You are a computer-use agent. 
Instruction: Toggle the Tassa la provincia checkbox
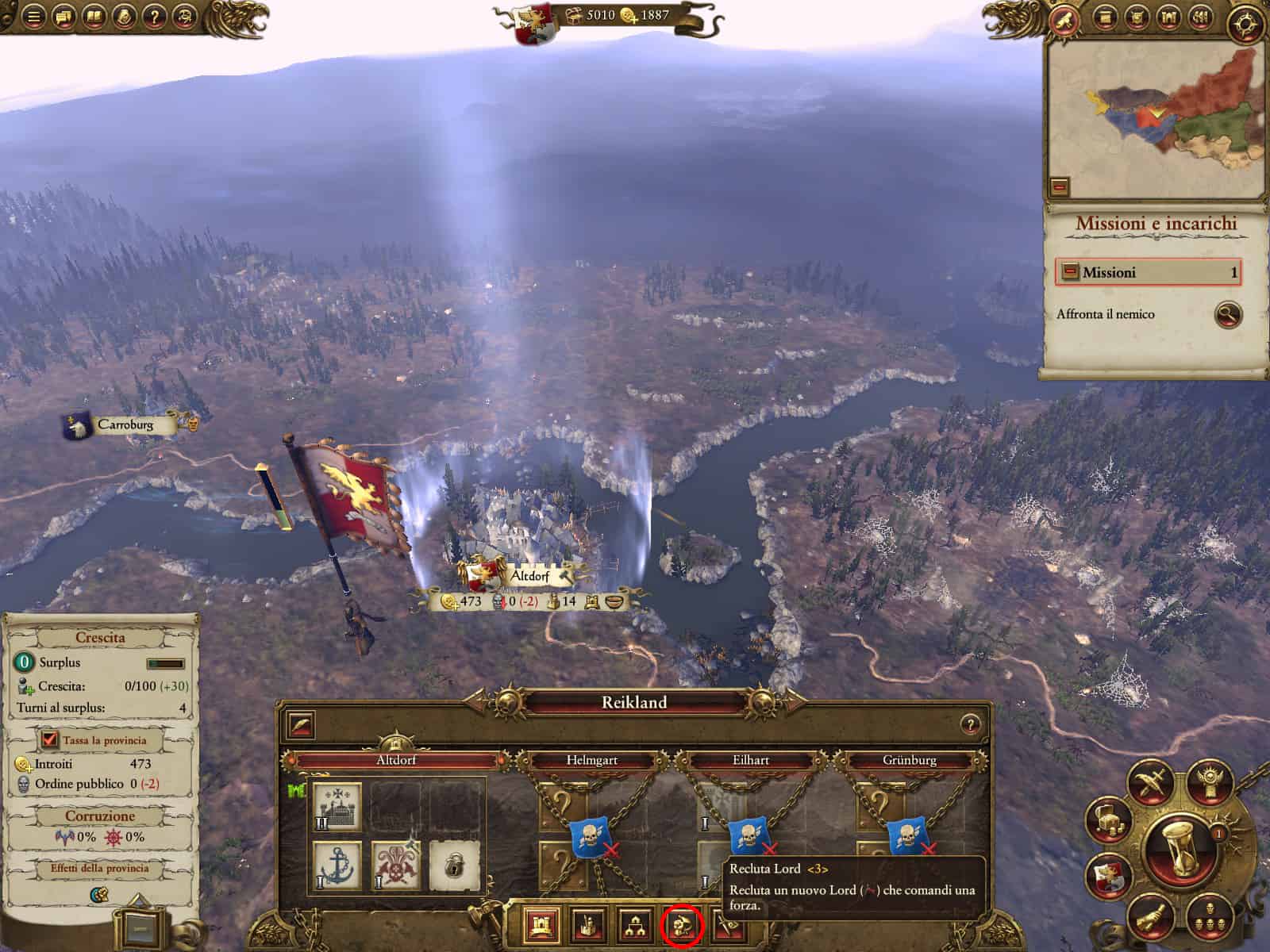coord(50,740)
